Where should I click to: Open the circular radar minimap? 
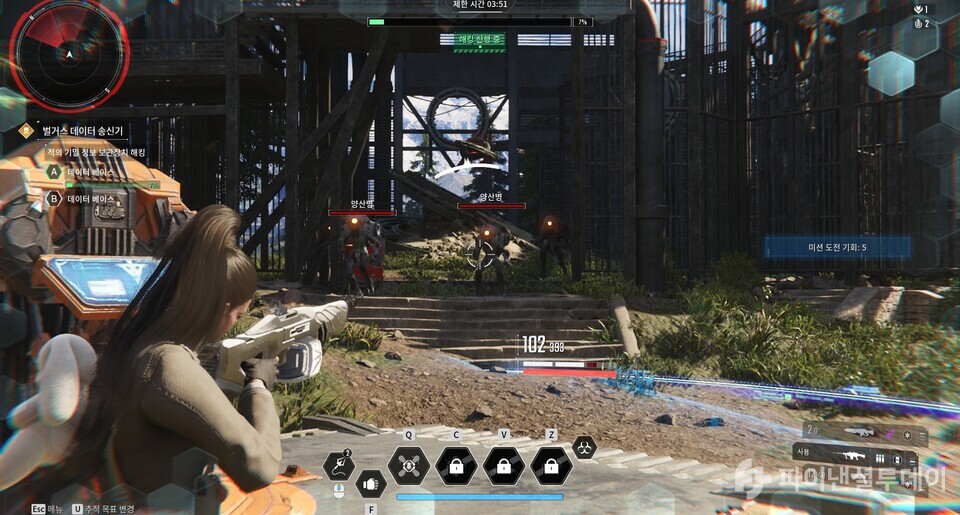(68, 53)
